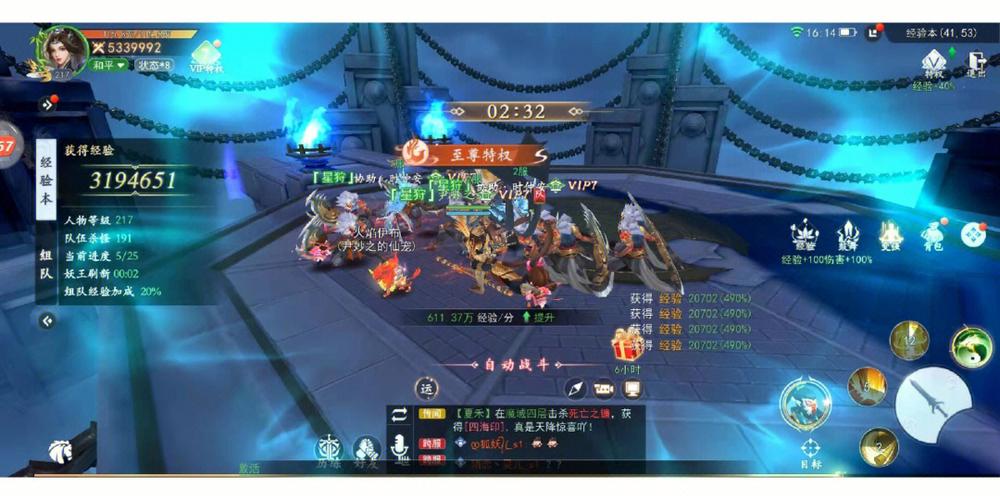Open the 好友 friends list

point(366,450)
